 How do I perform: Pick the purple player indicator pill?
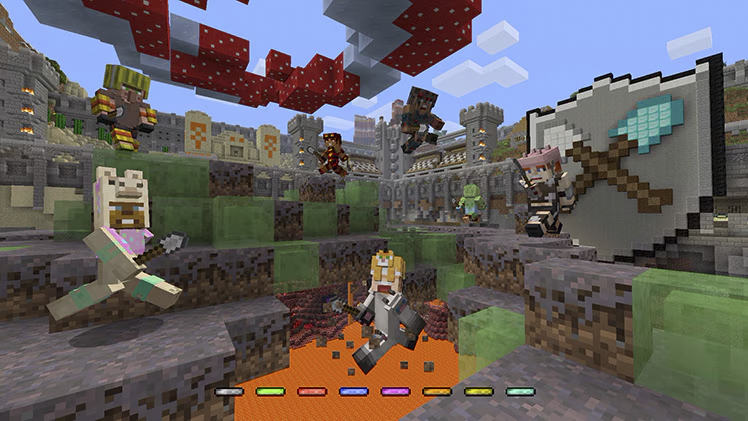(x=395, y=391)
